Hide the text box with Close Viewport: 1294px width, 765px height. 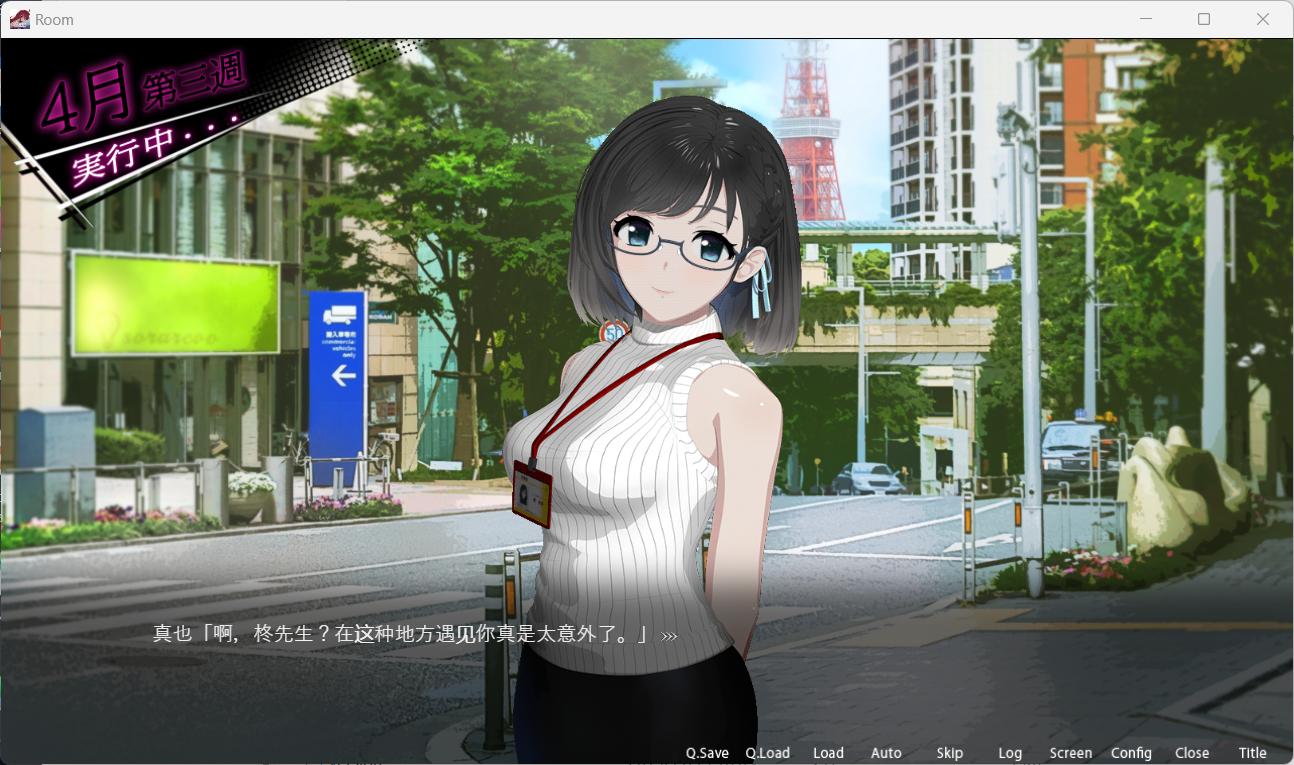[1192, 753]
